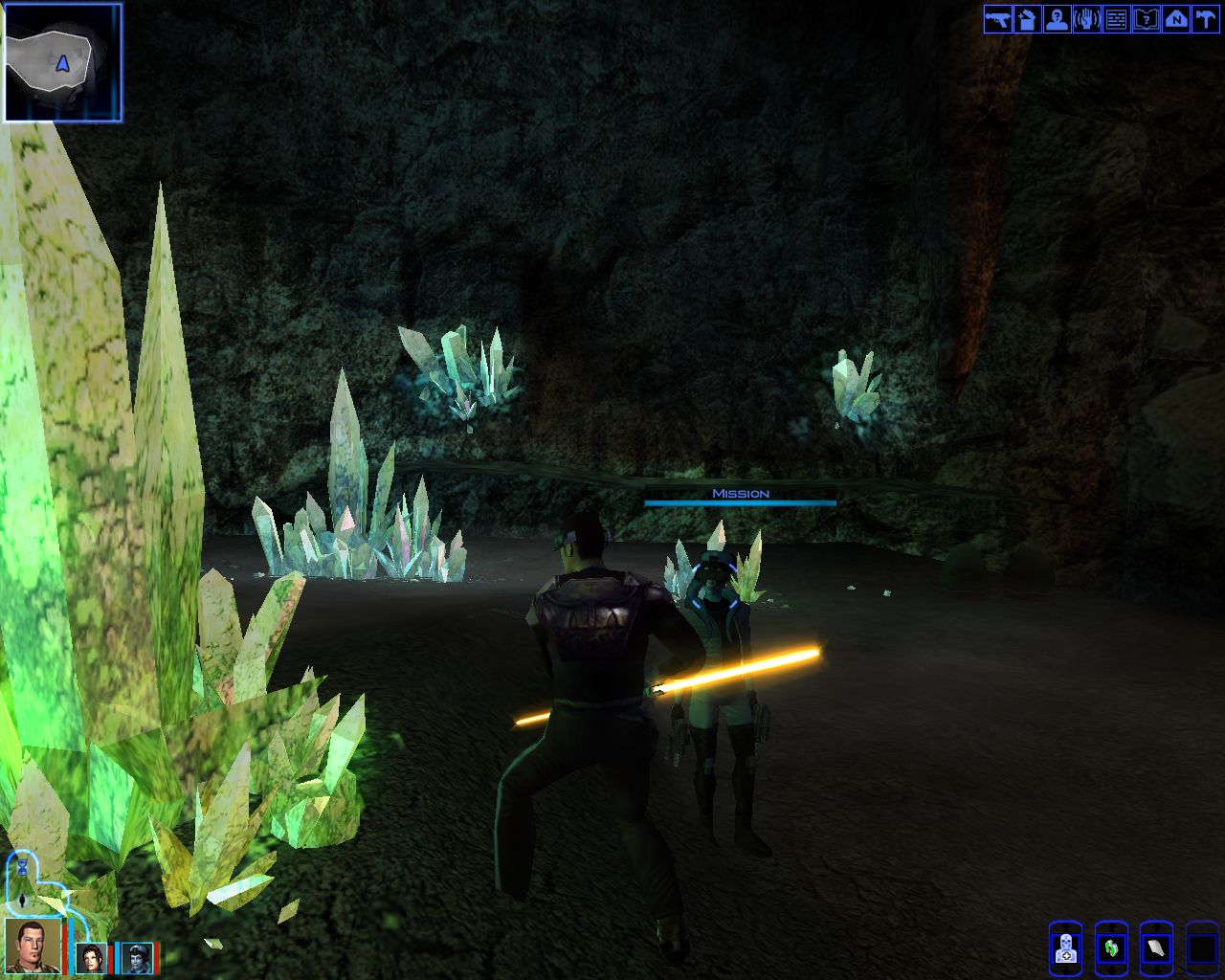The width and height of the screenshot is (1225, 980).
Task: Switch to the brown-haired woman companion portrait
Action: point(92,957)
